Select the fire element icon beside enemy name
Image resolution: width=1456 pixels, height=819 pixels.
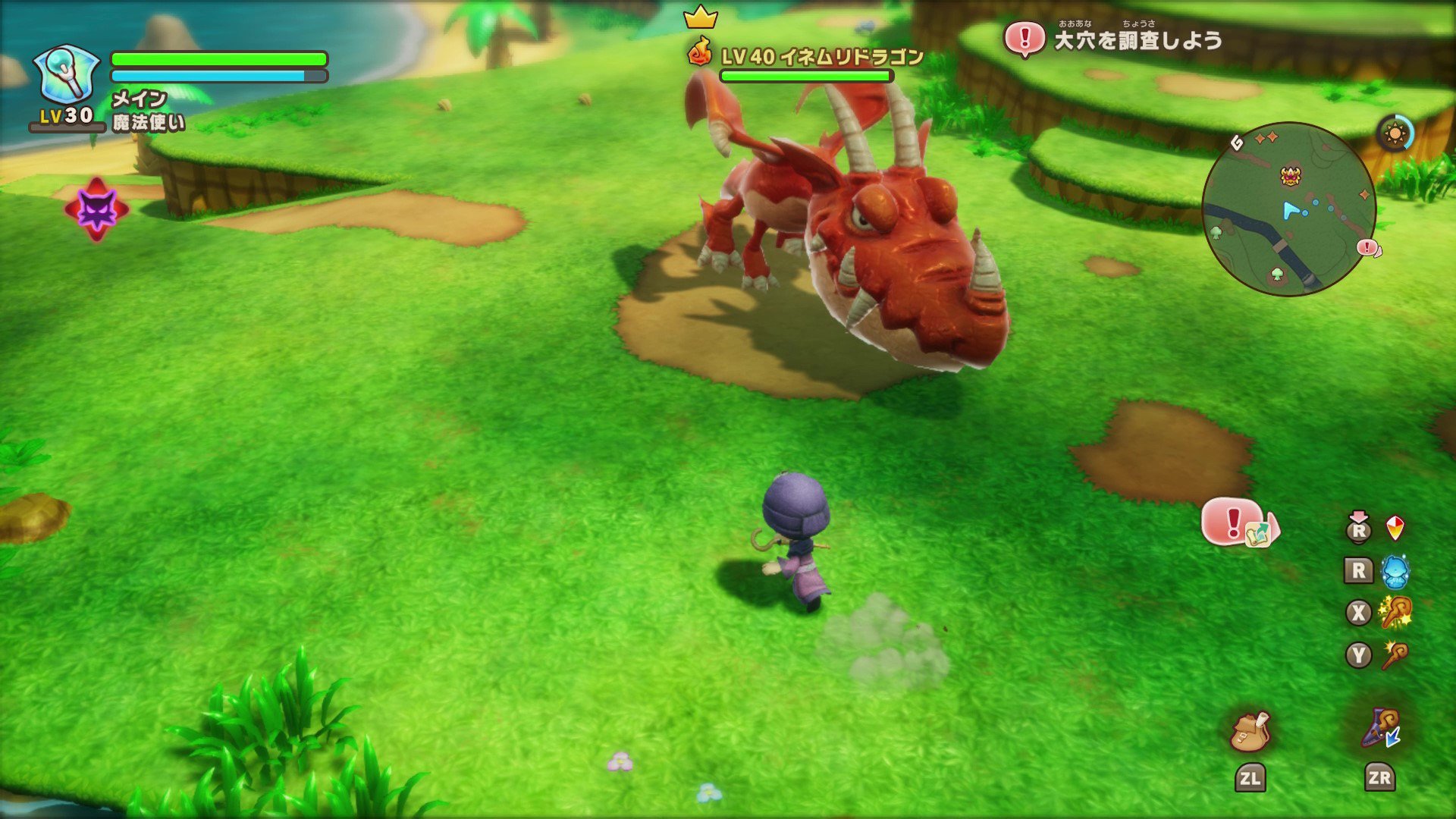pos(699,52)
